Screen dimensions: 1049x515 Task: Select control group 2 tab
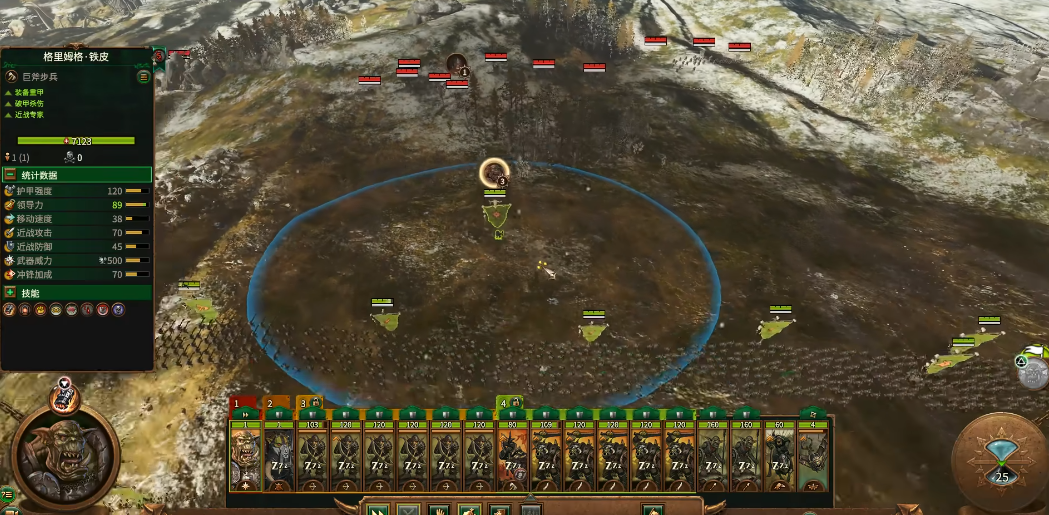(x=270, y=404)
